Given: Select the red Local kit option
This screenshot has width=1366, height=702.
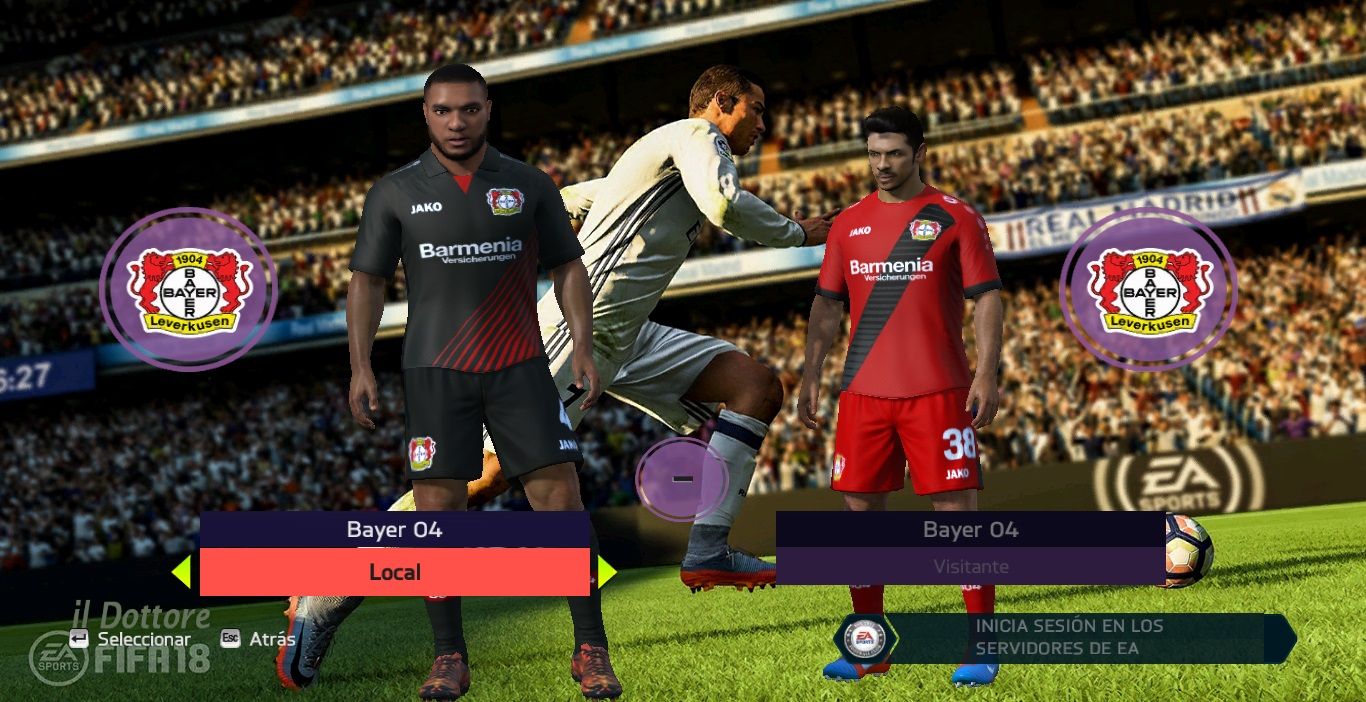Looking at the screenshot, I should (395, 572).
